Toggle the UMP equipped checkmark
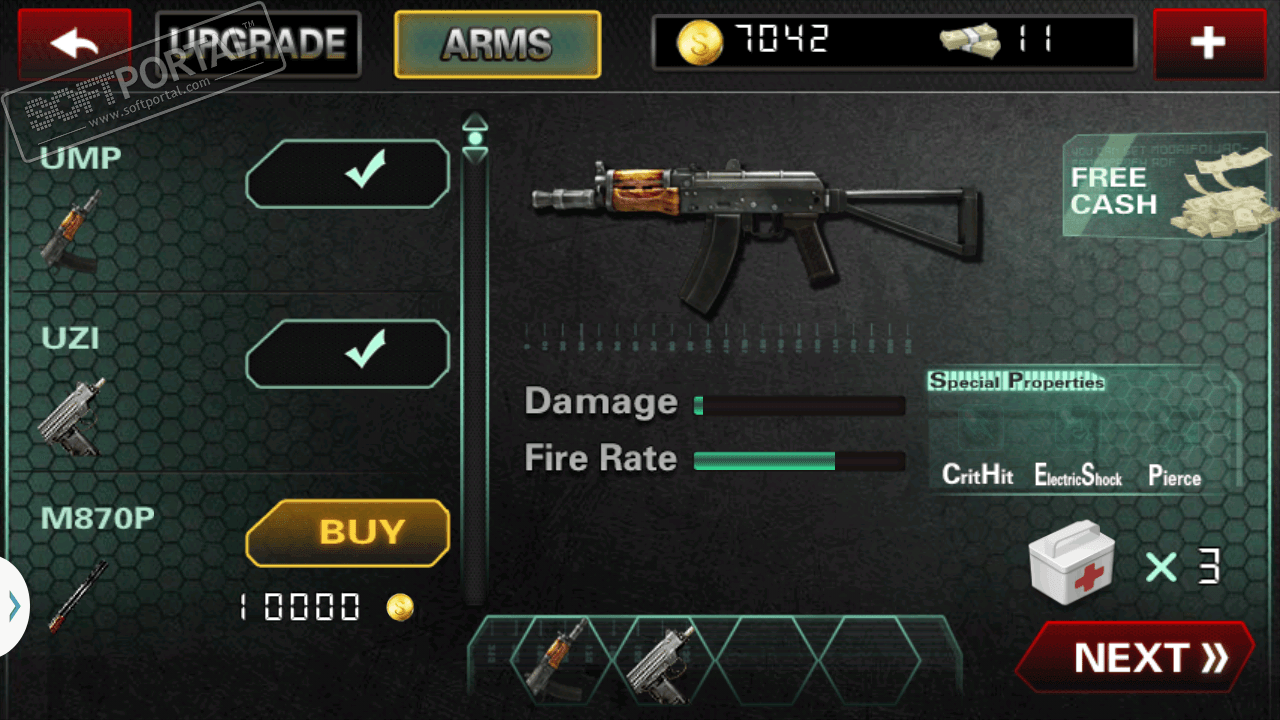The width and height of the screenshot is (1280, 720). [x=348, y=174]
